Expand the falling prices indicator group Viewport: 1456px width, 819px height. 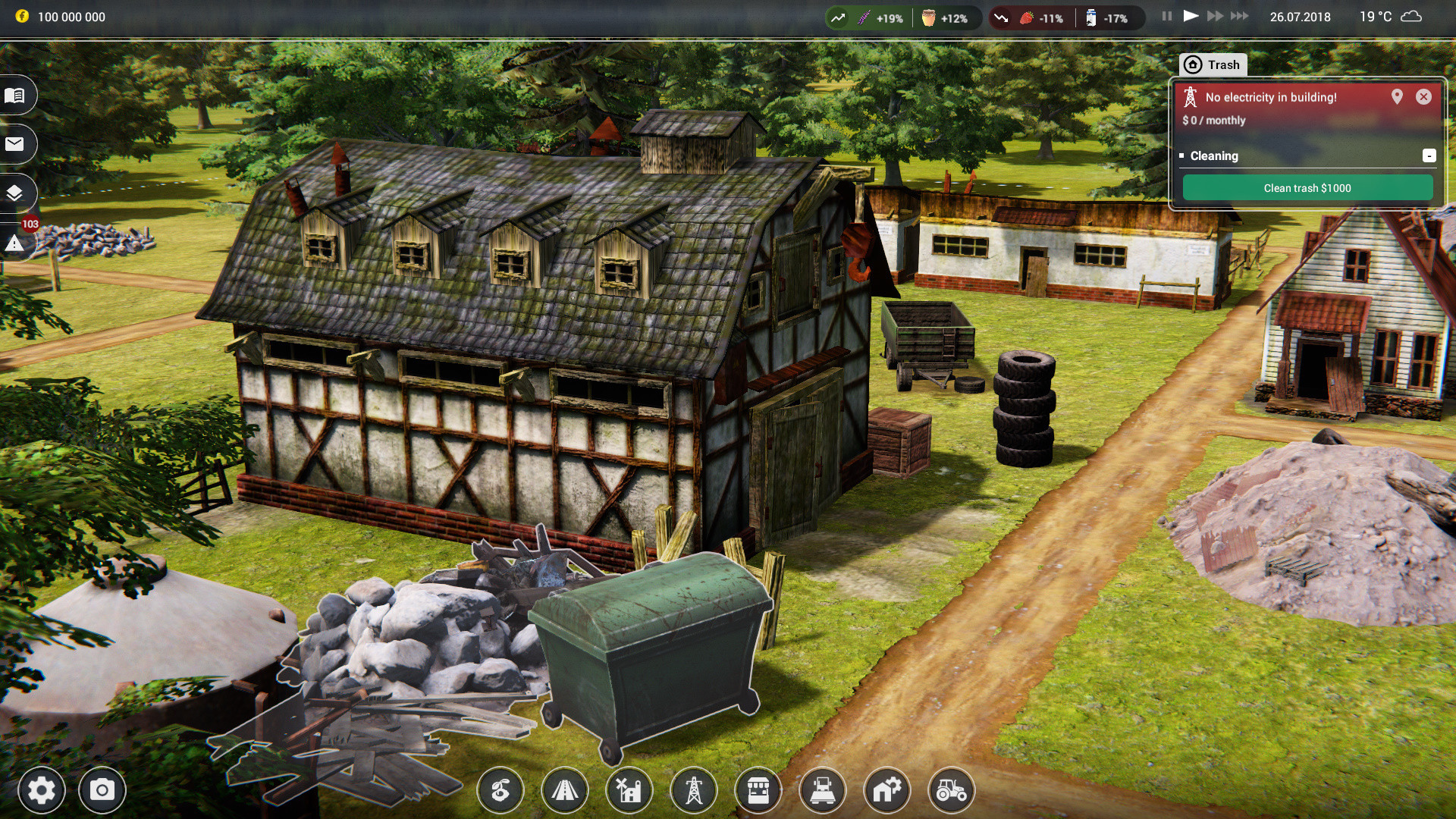pyautogui.click(x=1003, y=17)
